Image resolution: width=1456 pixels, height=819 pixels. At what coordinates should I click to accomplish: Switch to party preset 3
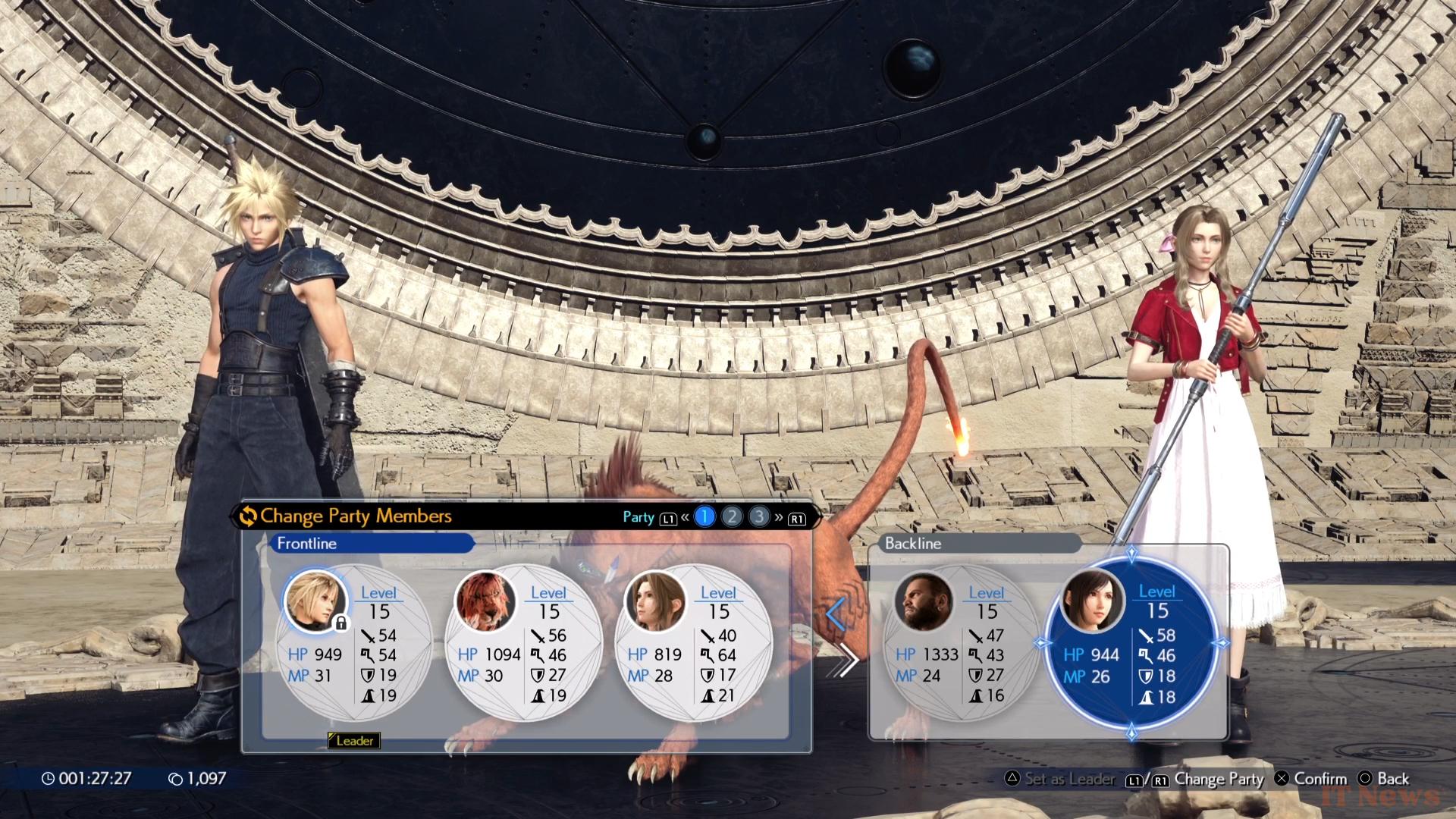(758, 517)
